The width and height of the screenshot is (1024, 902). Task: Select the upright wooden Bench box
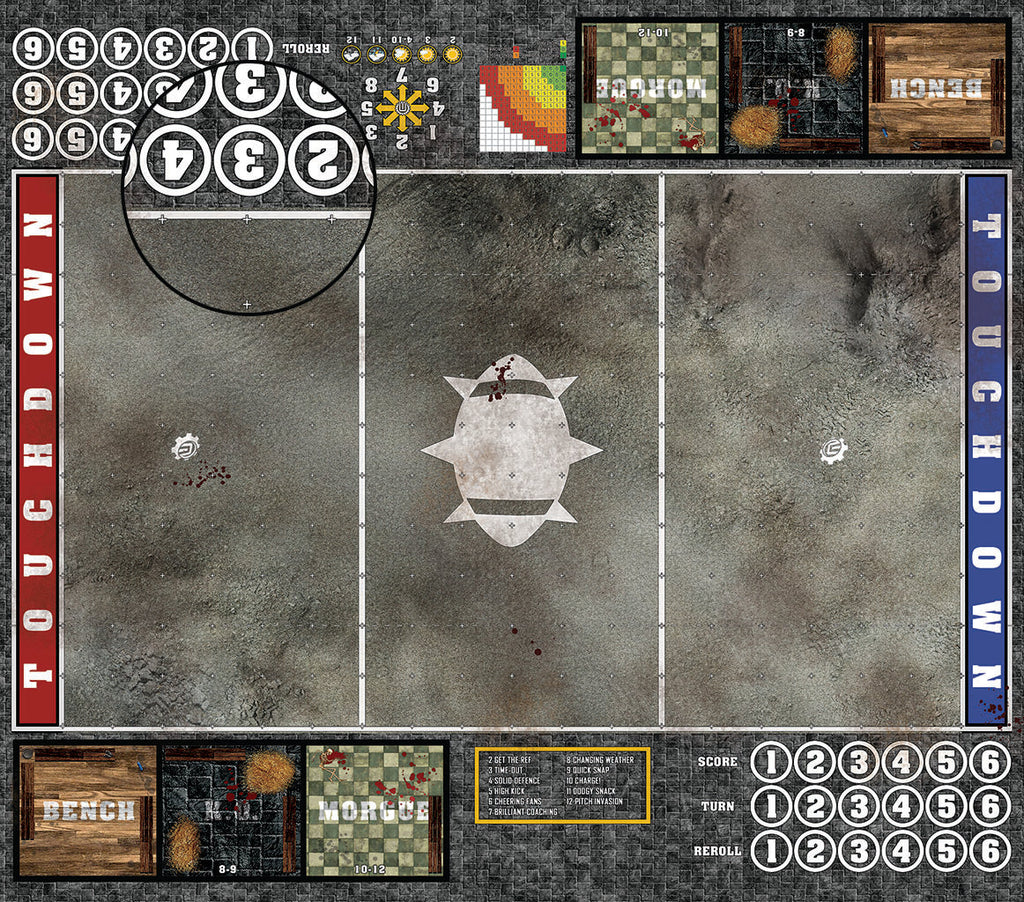click(86, 810)
